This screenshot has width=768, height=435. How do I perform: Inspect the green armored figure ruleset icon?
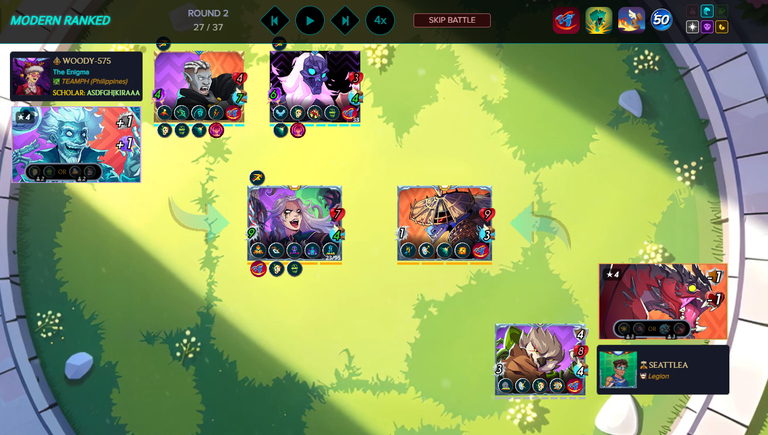(598, 20)
